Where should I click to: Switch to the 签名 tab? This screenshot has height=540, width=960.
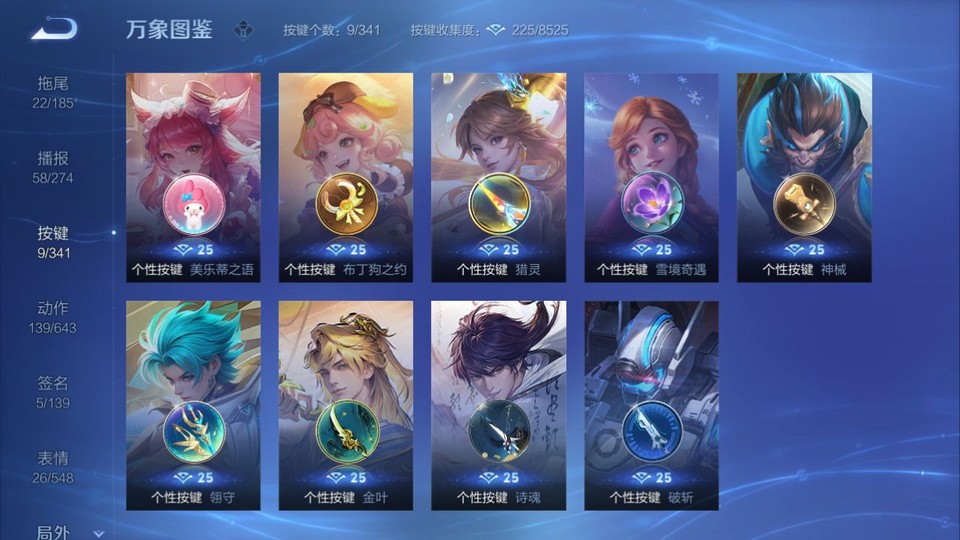(x=53, y=391)
